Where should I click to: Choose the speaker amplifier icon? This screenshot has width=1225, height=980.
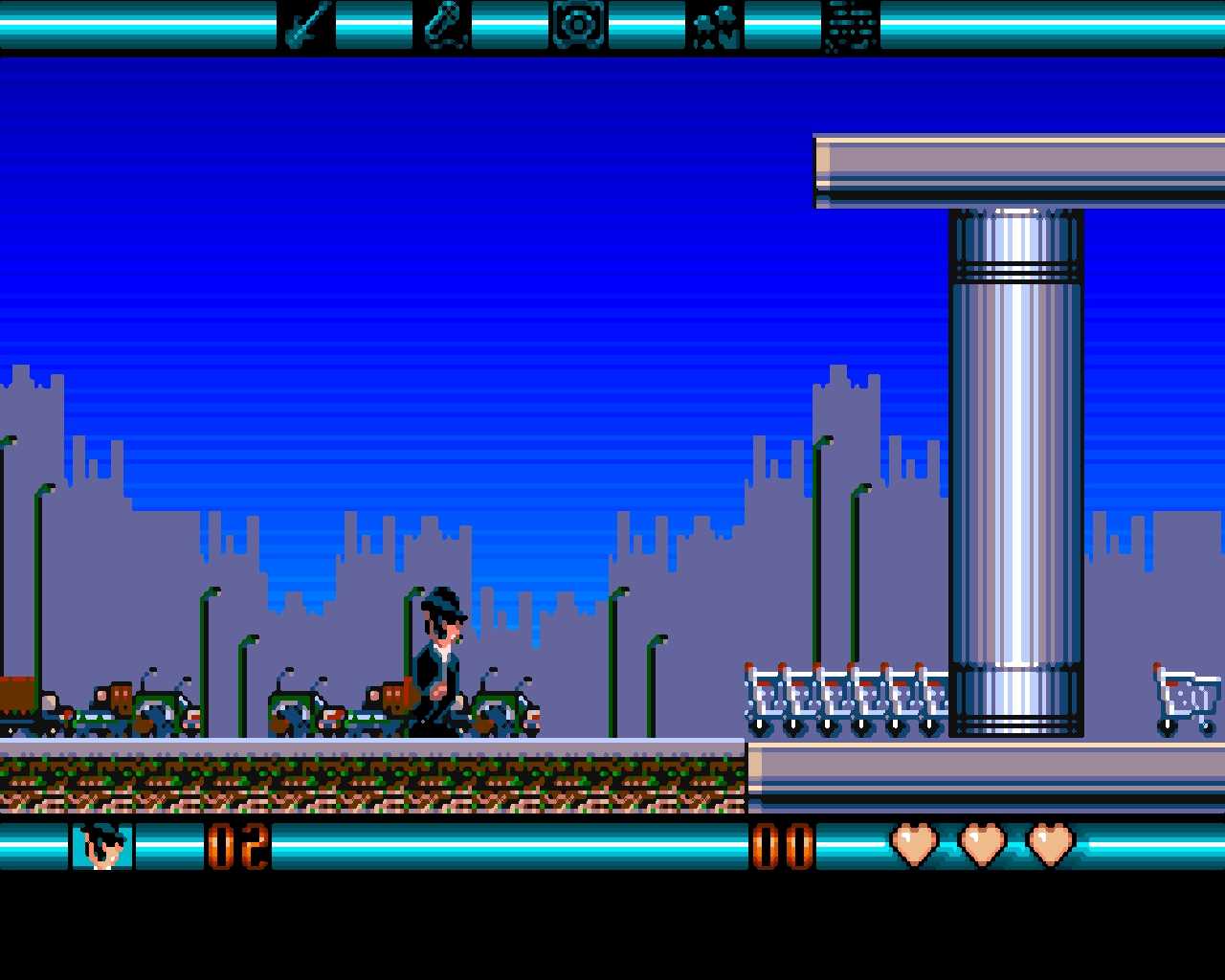coord(578,25)
